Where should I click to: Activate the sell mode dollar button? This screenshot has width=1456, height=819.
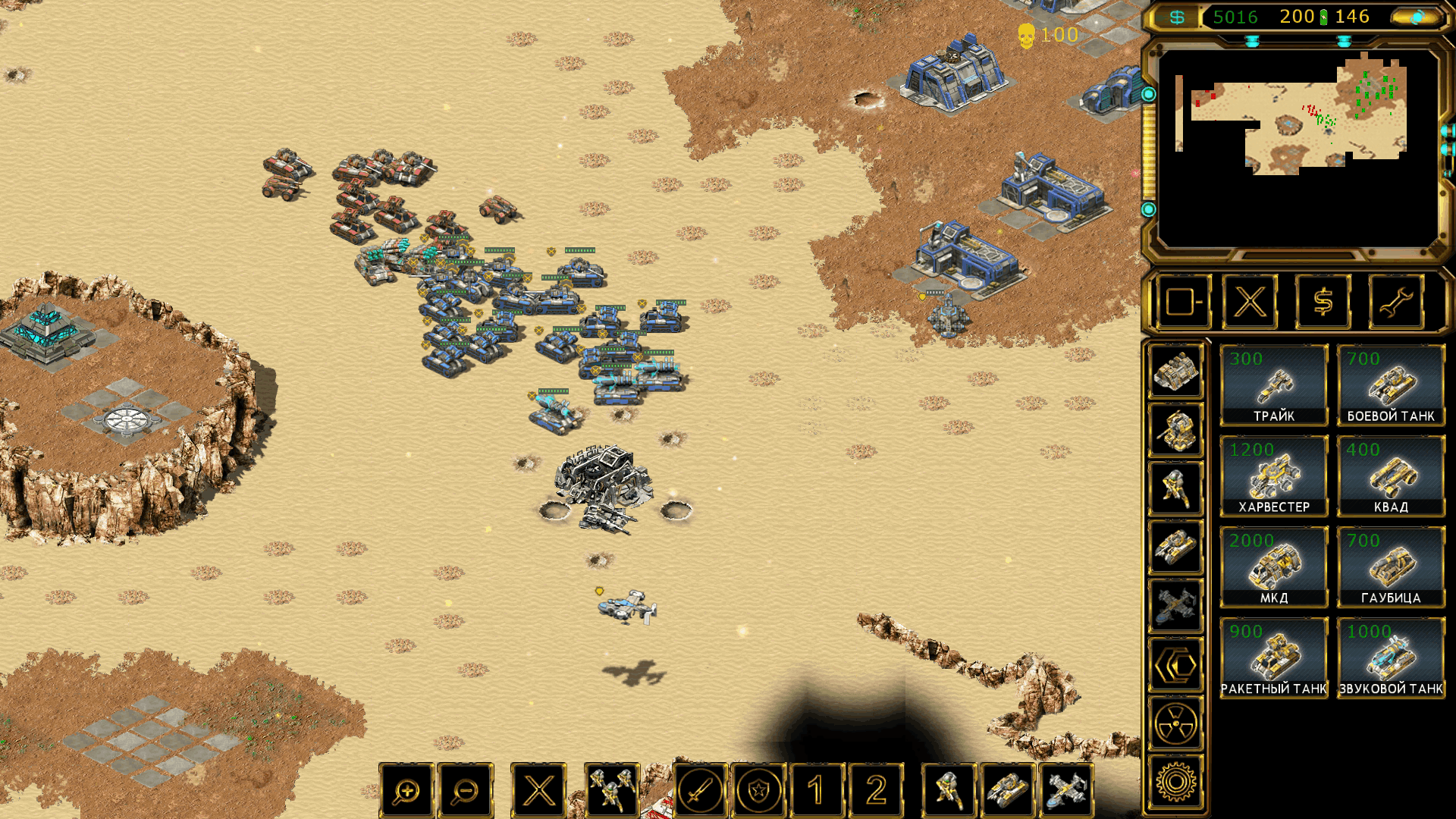[x=1323, y=303]
